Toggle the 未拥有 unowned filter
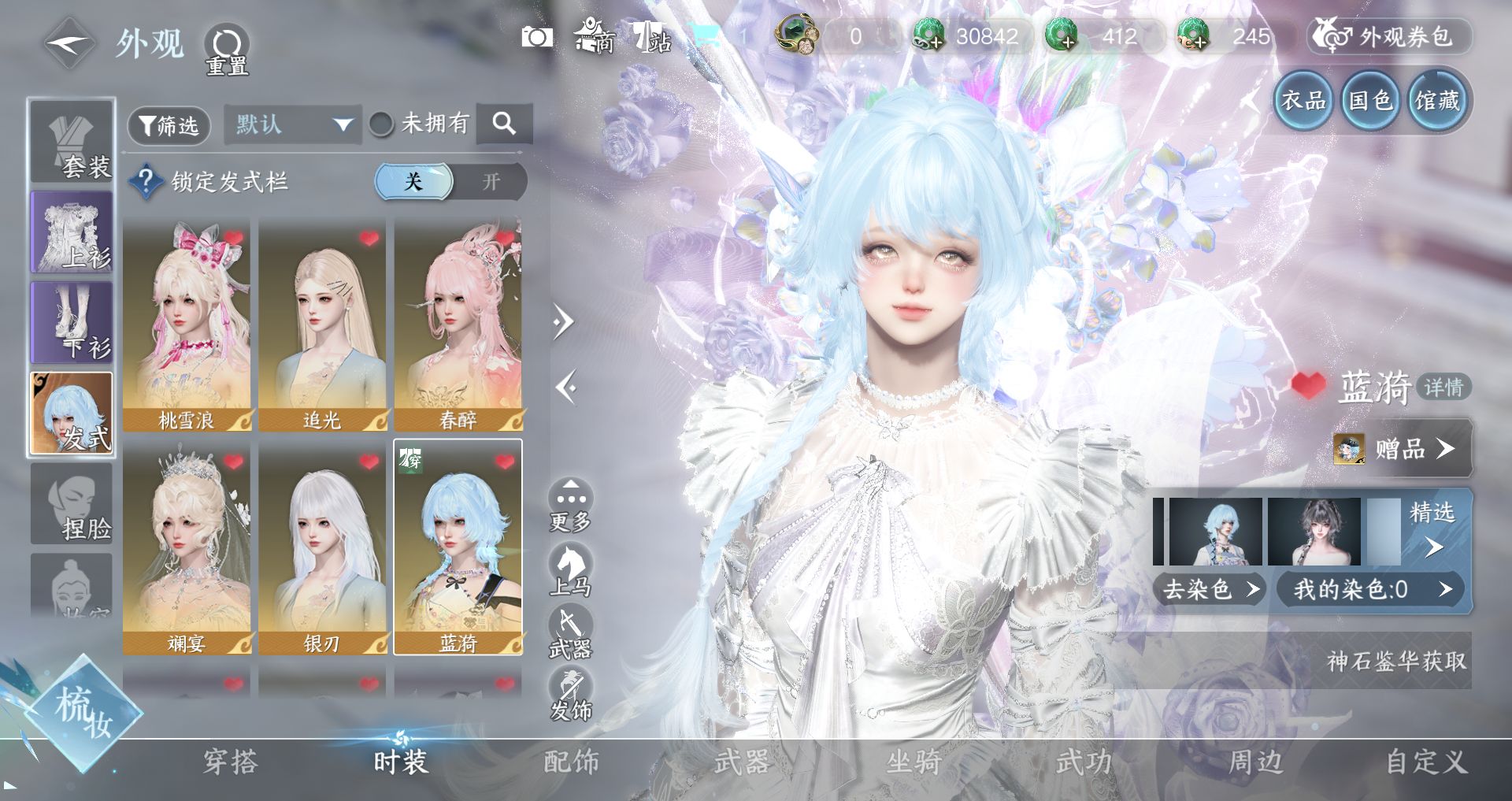Image resolution: width=1512 pixels, height=801 pixels. (382, 124)
